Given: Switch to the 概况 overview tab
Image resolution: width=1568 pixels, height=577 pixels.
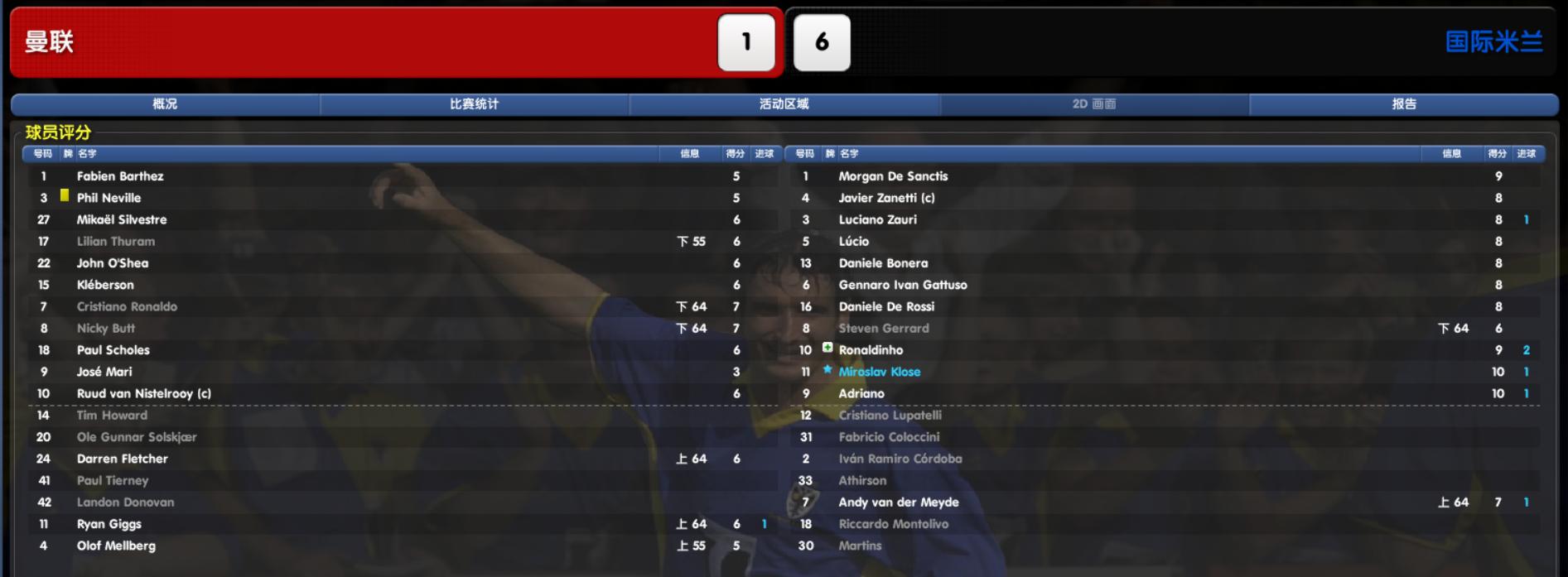Looking at the screenshot, I should point(165,104).
